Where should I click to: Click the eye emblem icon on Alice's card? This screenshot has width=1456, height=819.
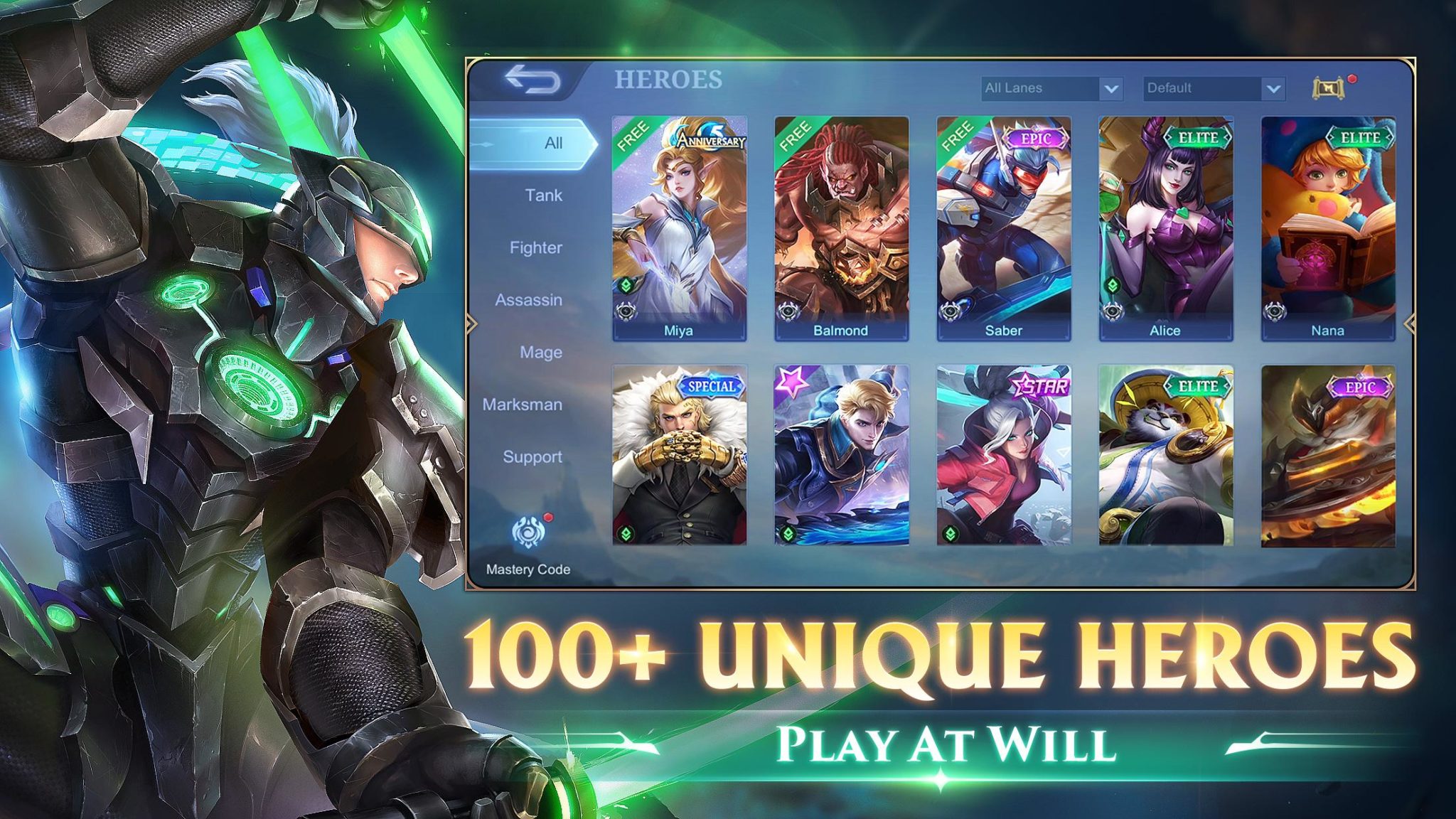click(x=1111, y=311)
